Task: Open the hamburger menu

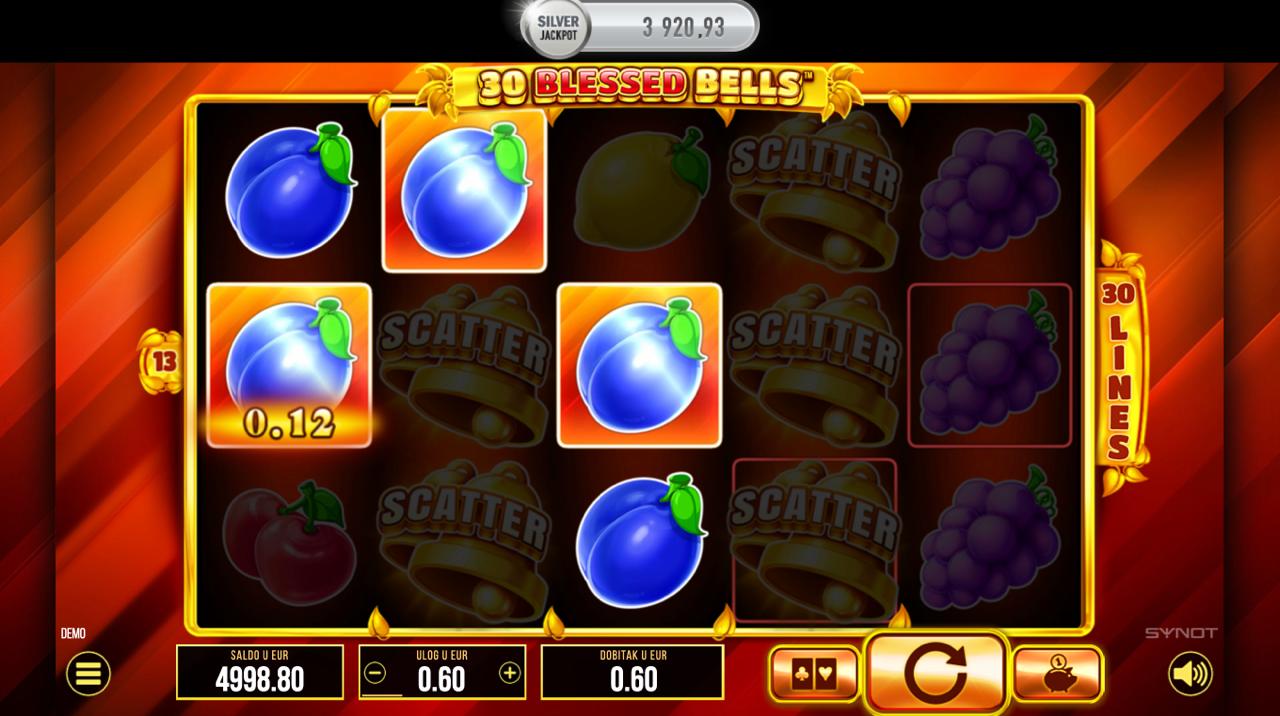Action: point(88,674)
